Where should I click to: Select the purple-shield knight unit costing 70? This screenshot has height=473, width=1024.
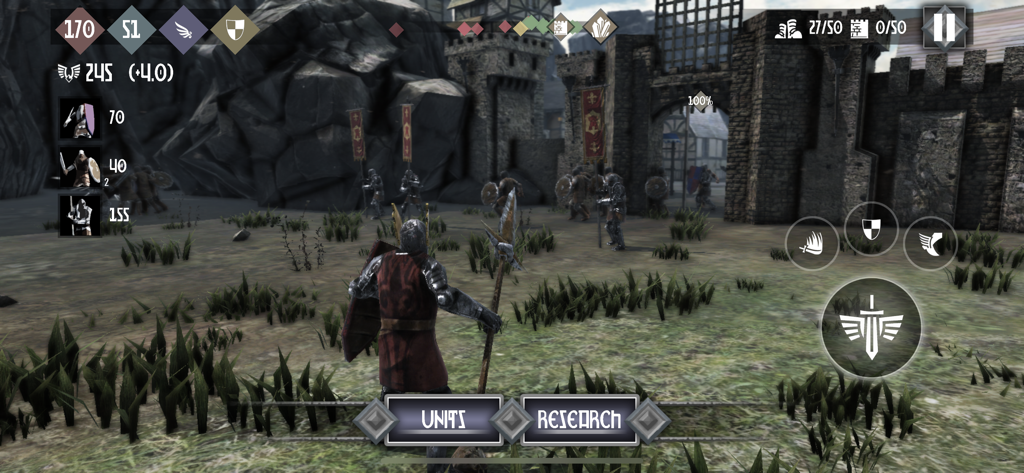coord(78,118)
